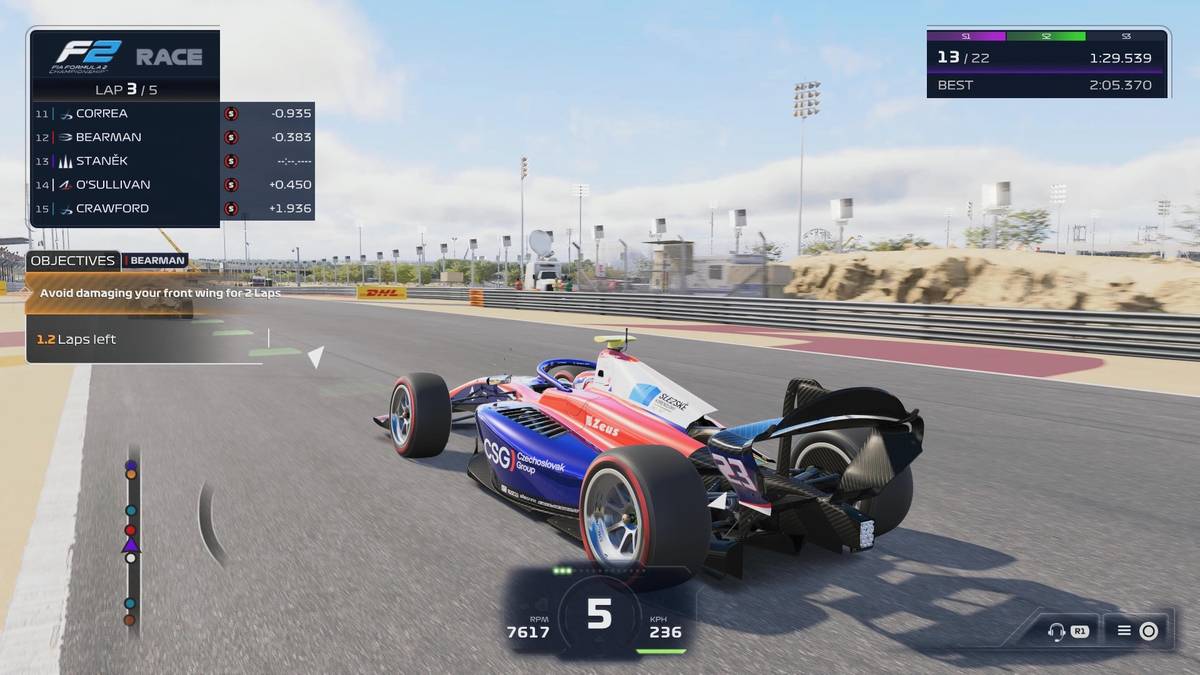1200x675 pixels.
Task: Pick Crawford's row in the standings
Action: click(x=172, y=208)
